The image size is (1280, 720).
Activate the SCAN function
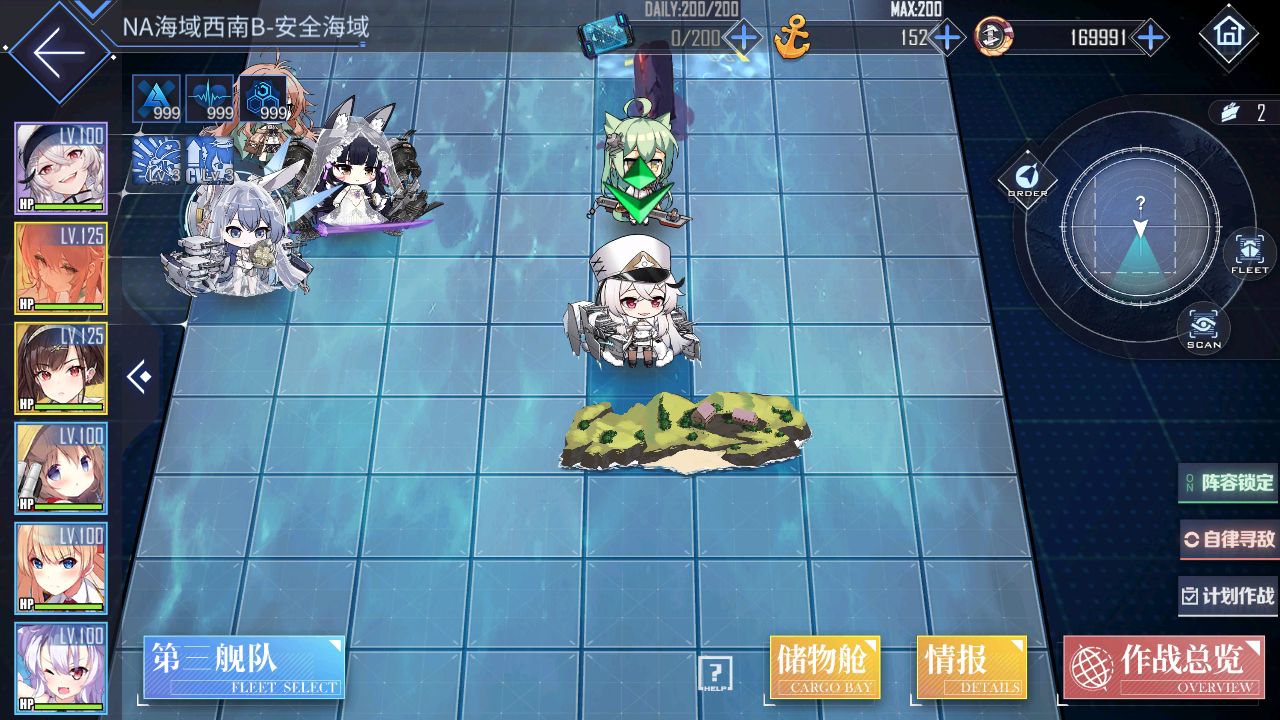click(x=1203, y=329)
